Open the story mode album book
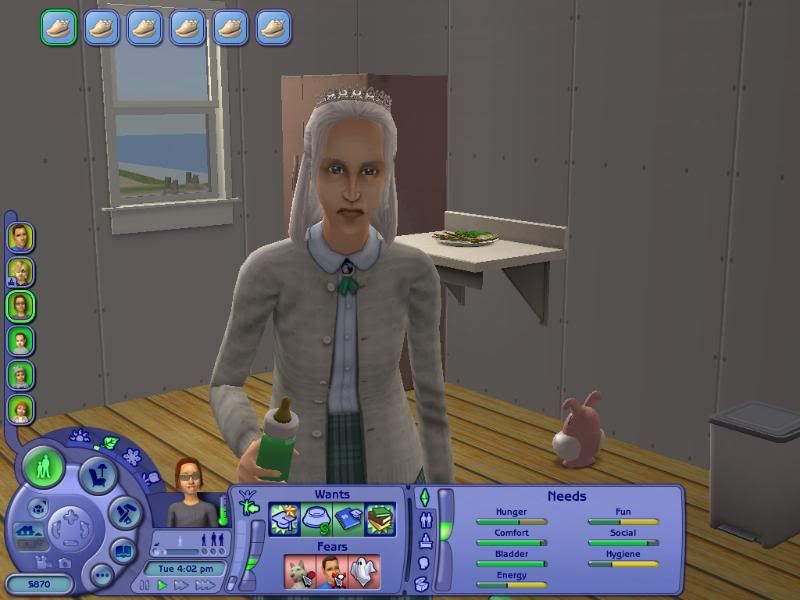The width and height of the screenshot is (800, 600). tap(122, 551)
